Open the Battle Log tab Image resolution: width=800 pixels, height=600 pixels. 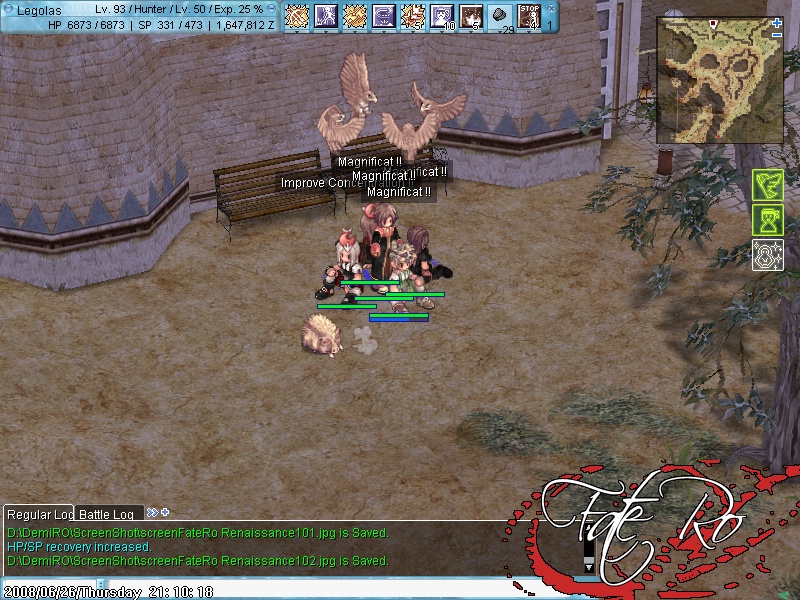pos(109,514)
